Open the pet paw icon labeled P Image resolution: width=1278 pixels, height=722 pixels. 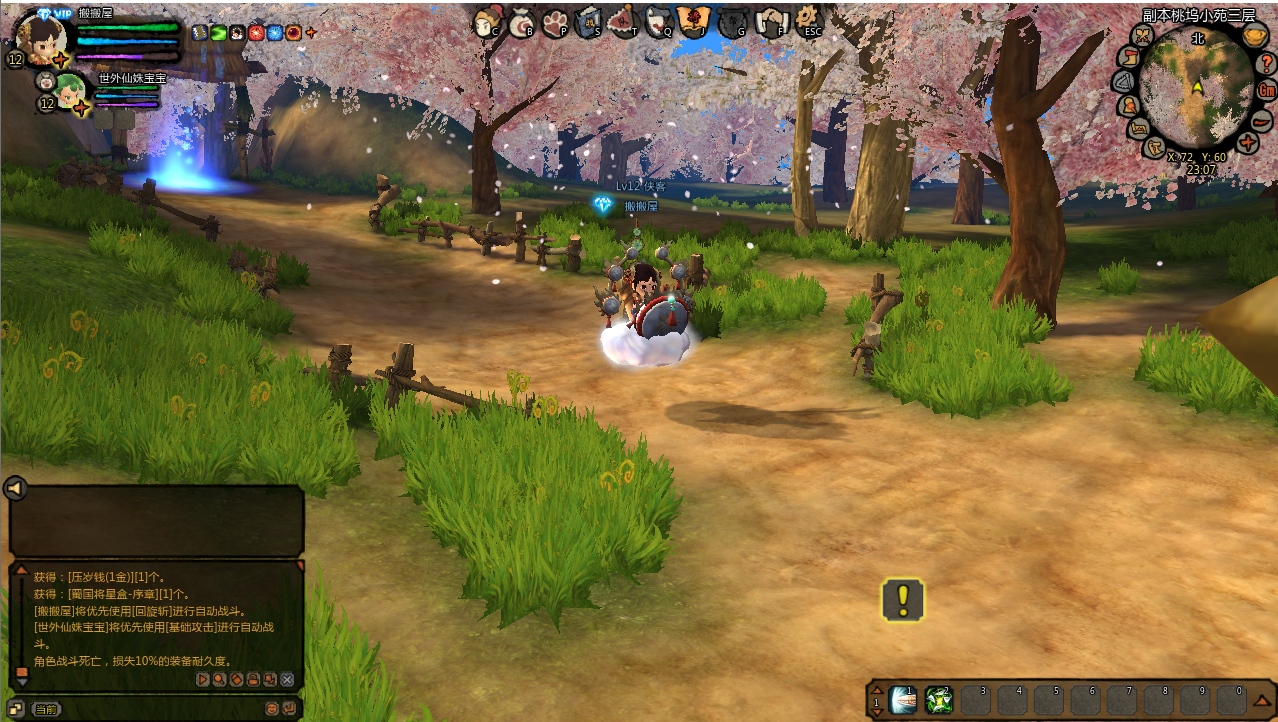[x=555, y=21]
